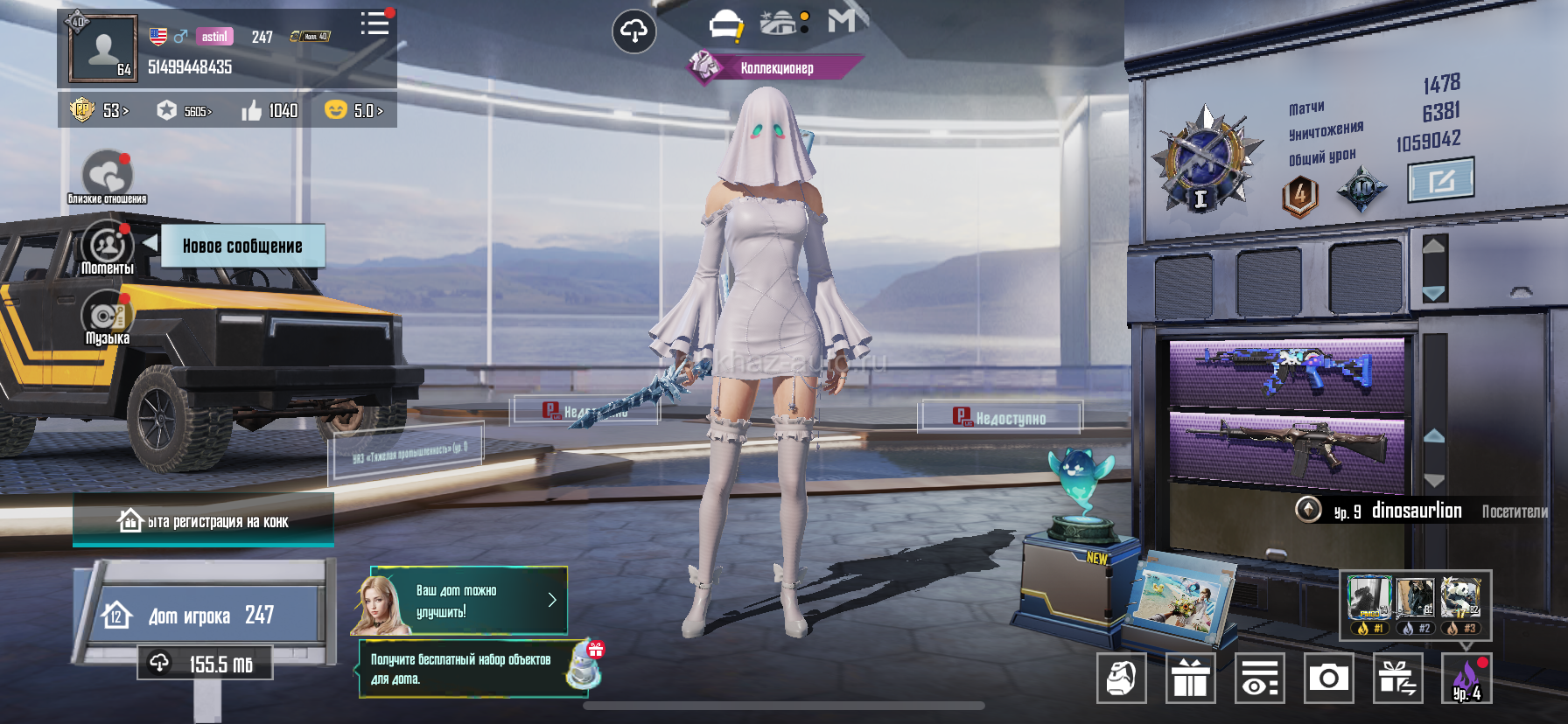Viewport: 1568px width, 724px height.
Task: Click the edit pencil button beside stats
Action: point(1440,180)
